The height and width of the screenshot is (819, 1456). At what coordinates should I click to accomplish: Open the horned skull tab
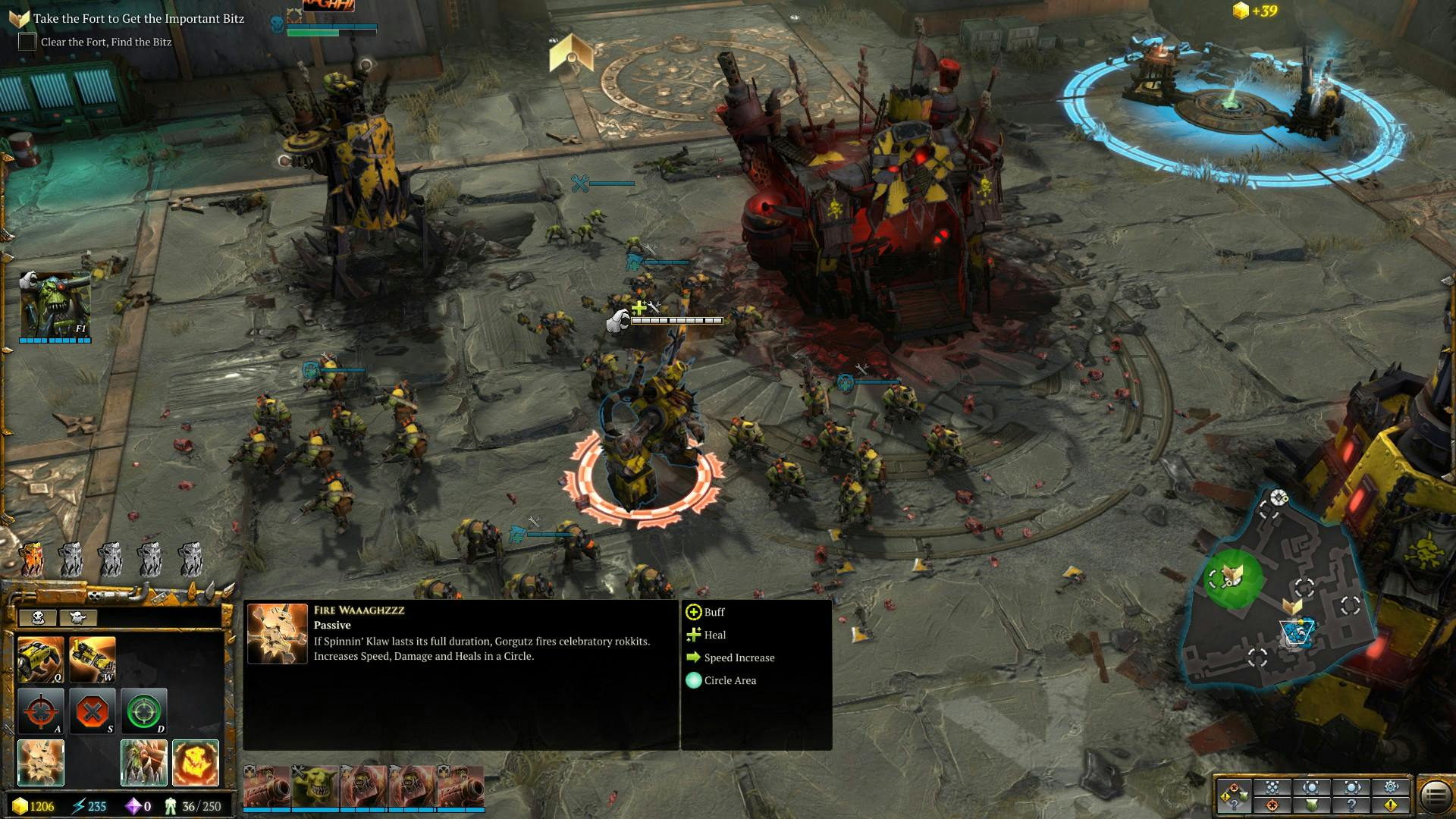coord(77,617)
